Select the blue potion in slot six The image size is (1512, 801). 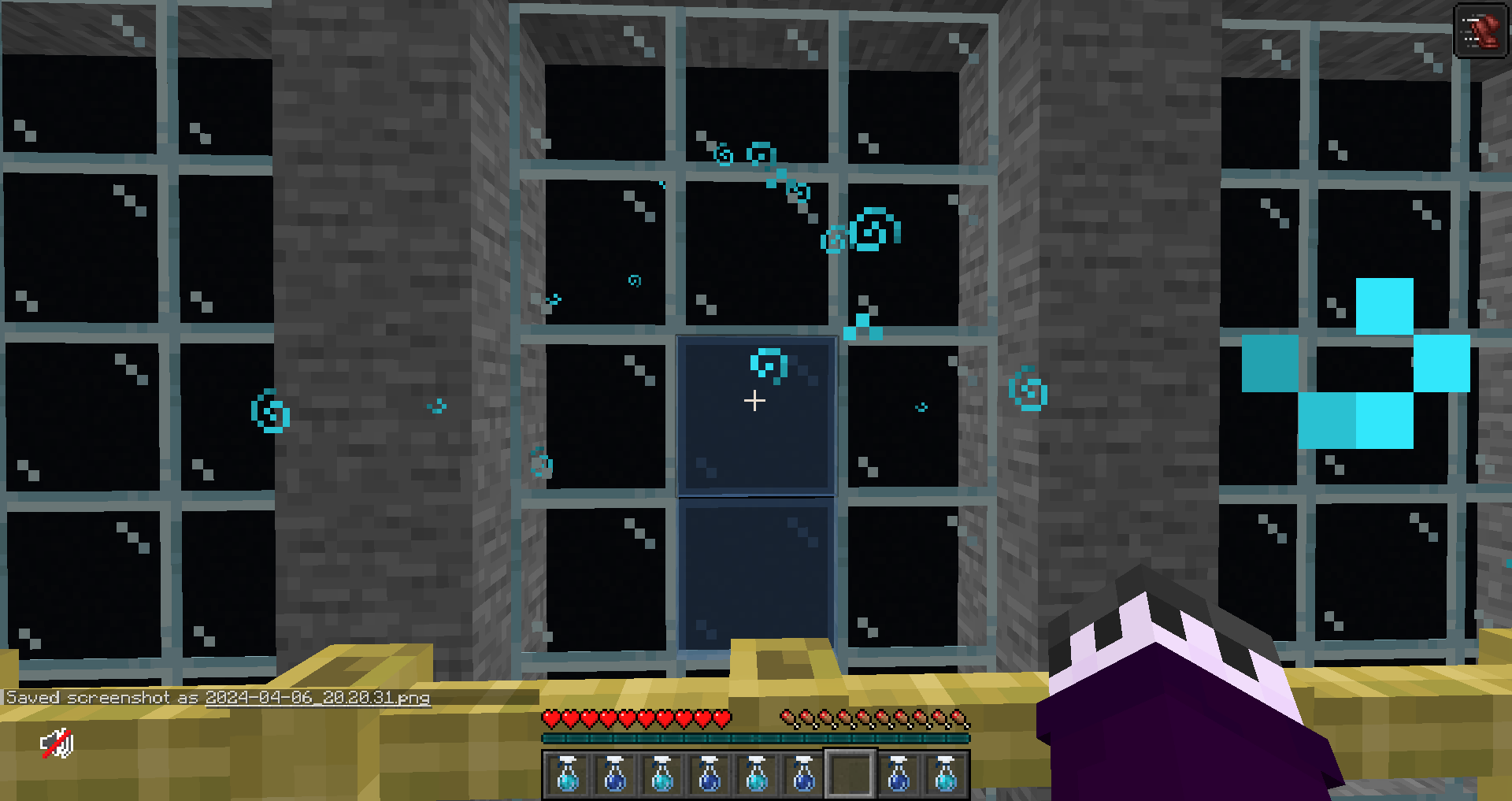pos(804,776)
